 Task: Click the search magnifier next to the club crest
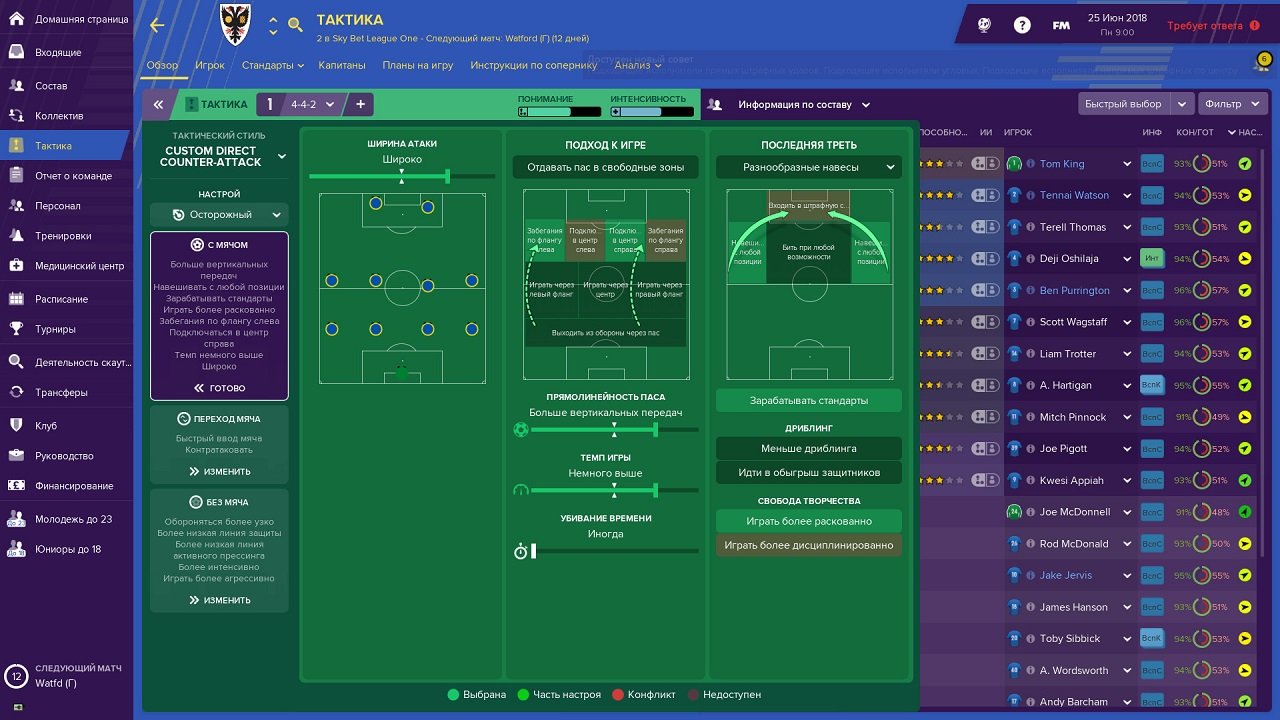pyautogui.click(x=295, y=23)
